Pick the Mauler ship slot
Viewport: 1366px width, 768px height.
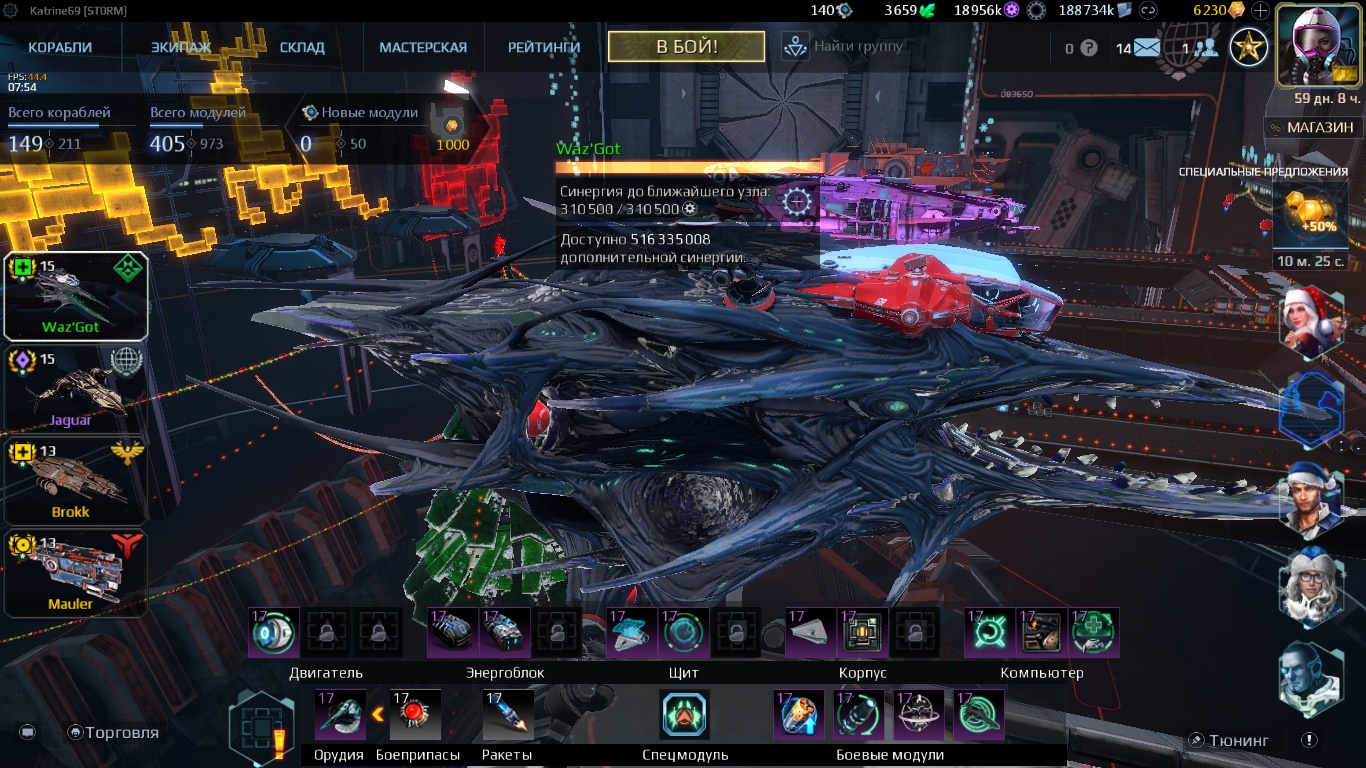click(76, 573)
